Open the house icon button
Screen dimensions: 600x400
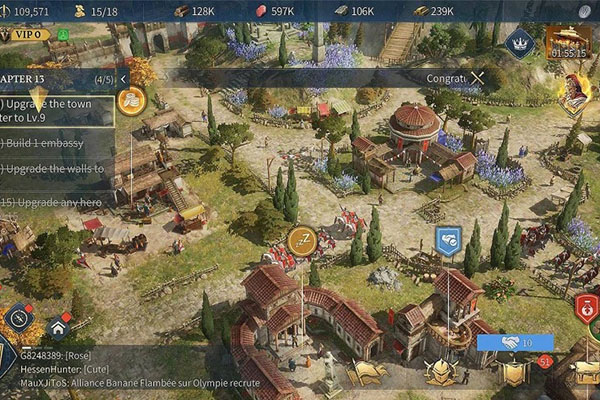(x=59, y=326)
